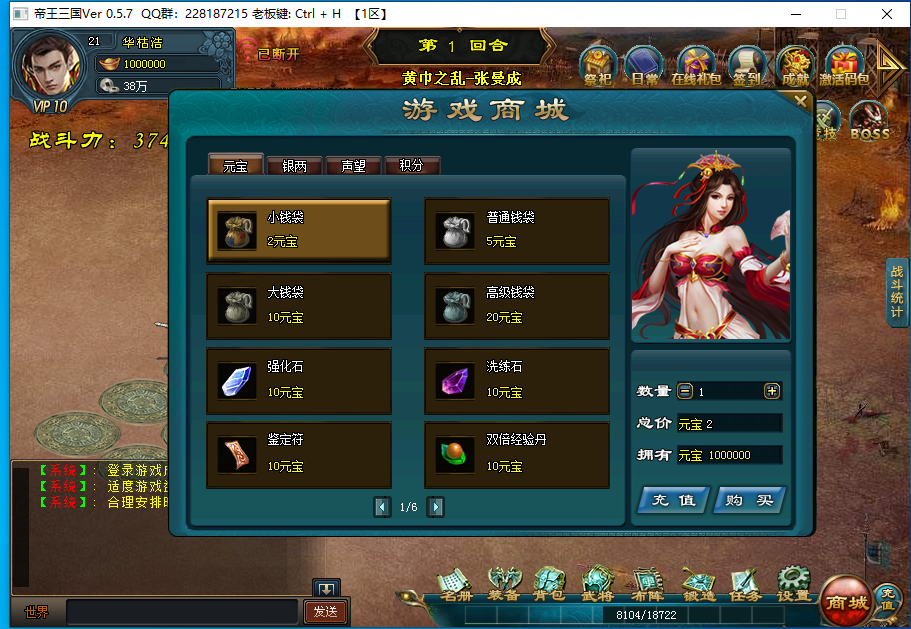Pick the 高级钱袋 shop item
Screen dimensions: 911x629
[517, 305]
